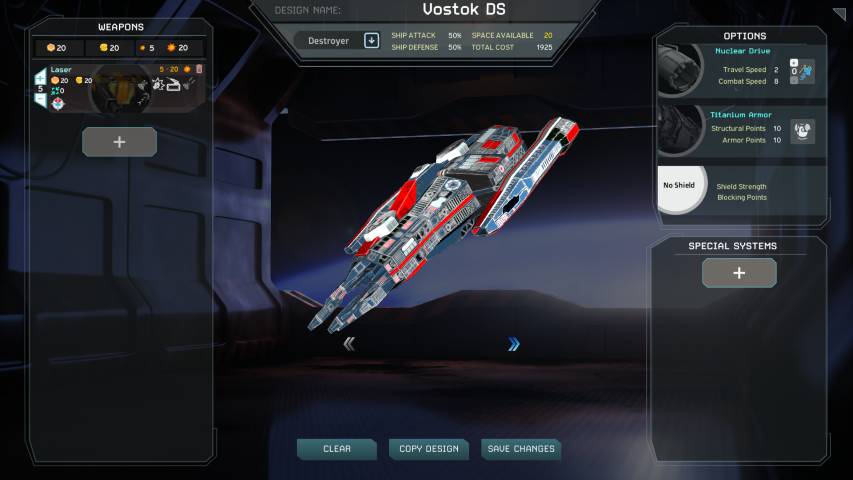Open the Destroyer hull class dropdown
Viewport: 853px width, 480px height.
point(371,41)
